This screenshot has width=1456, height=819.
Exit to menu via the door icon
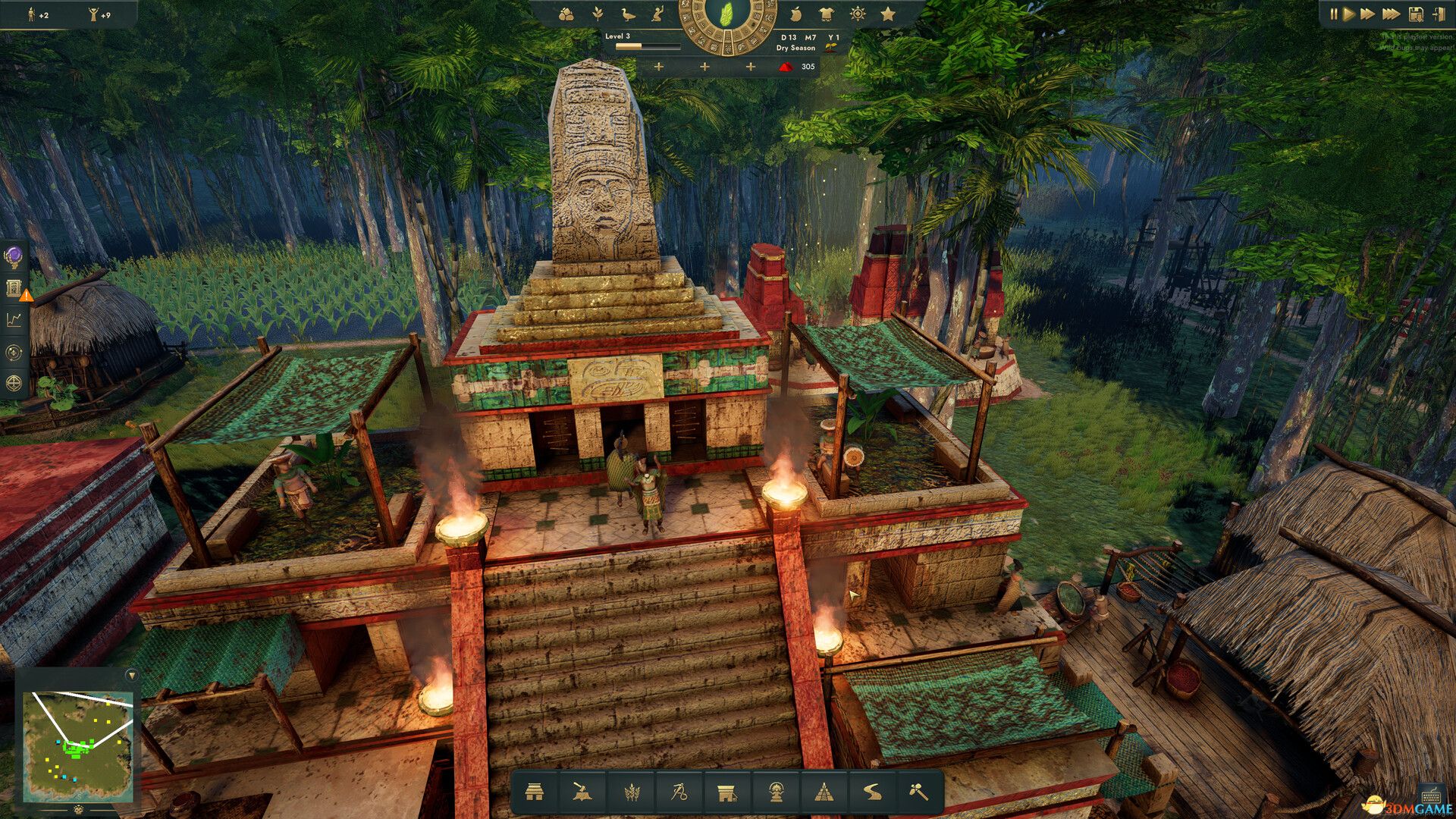pos(1440,13)
